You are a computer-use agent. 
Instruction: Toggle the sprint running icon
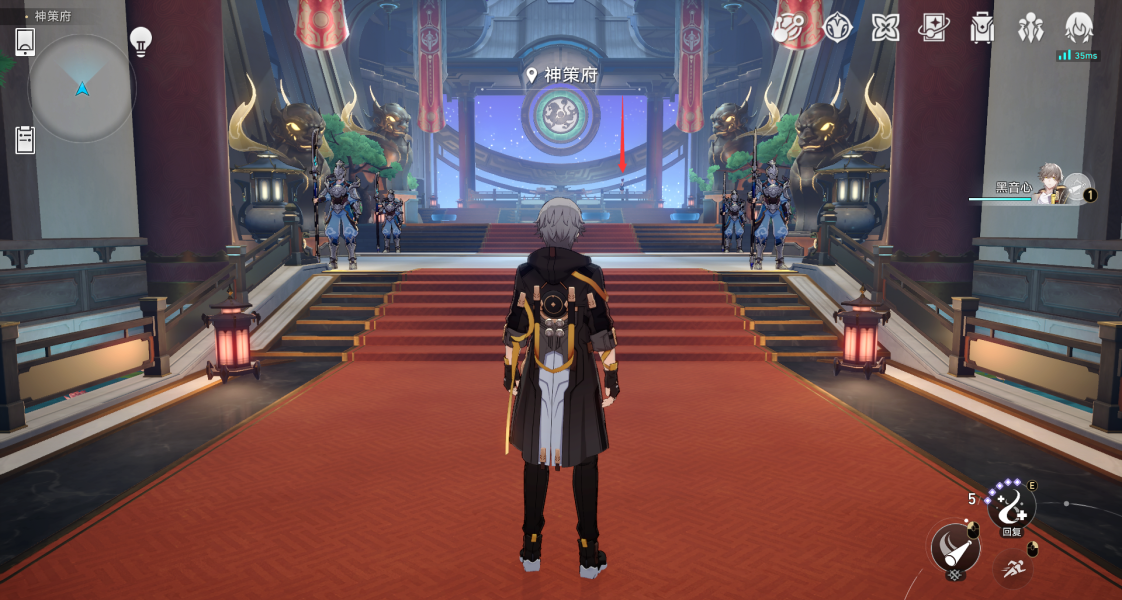click(1012, 567)
